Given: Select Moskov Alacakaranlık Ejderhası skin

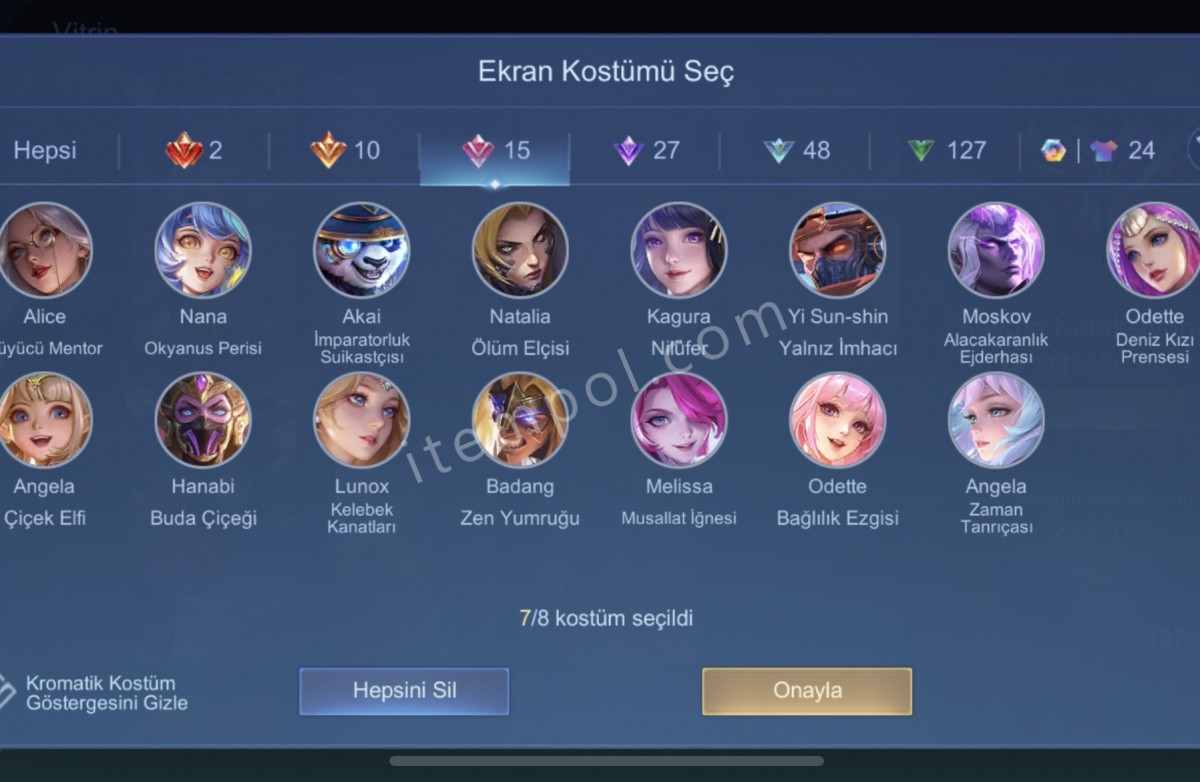Looking at the screenshot, I should (996, 250).
